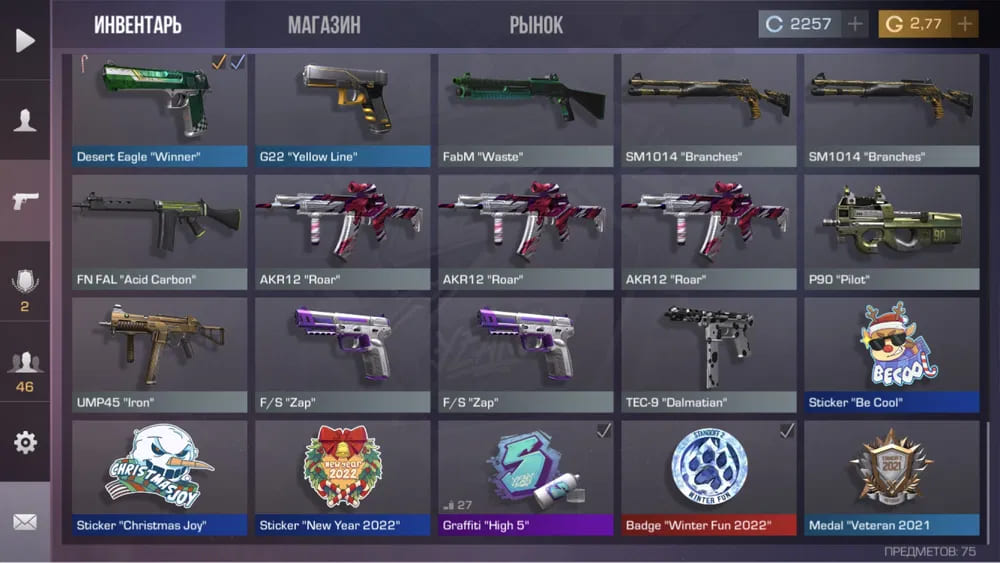Switch to the Магазин tab
Screen dimensions: 1000x563
tap(324, 25)
